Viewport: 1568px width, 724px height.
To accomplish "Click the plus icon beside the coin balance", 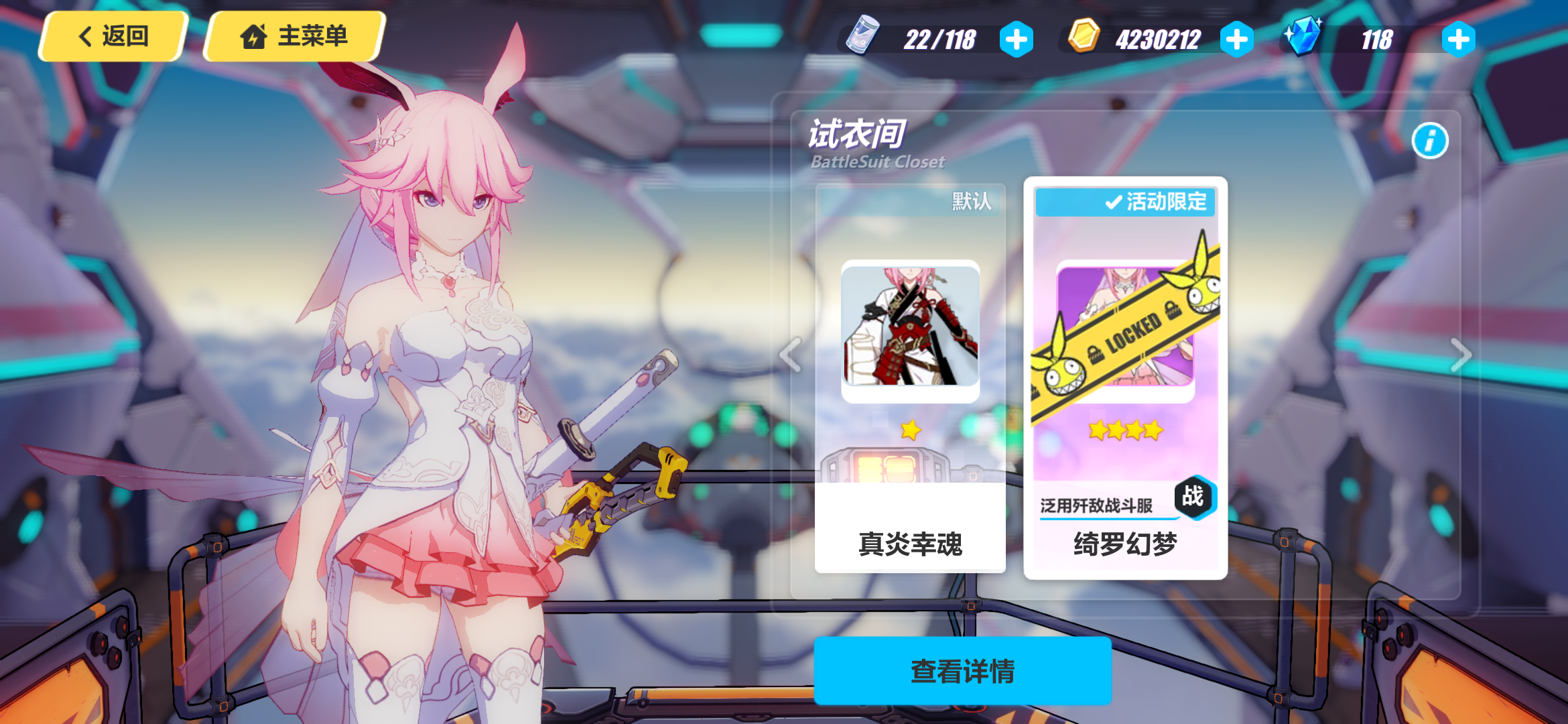I will (1237, 40).
